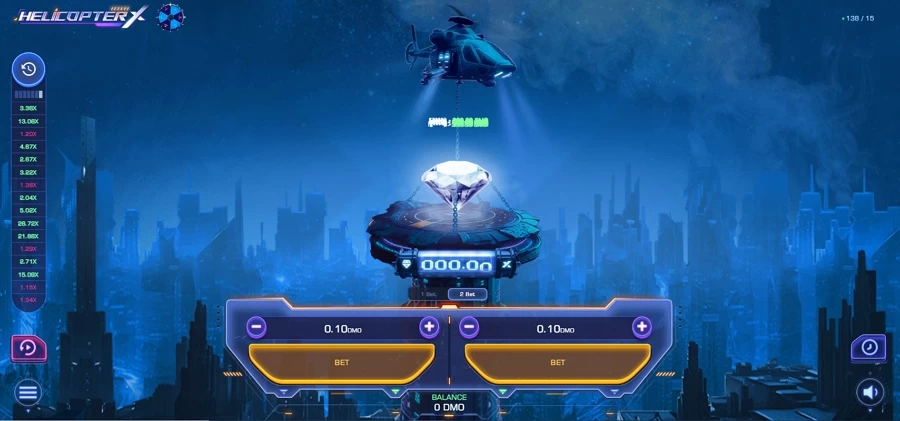Open the hamburger menu

click(28, 393)
